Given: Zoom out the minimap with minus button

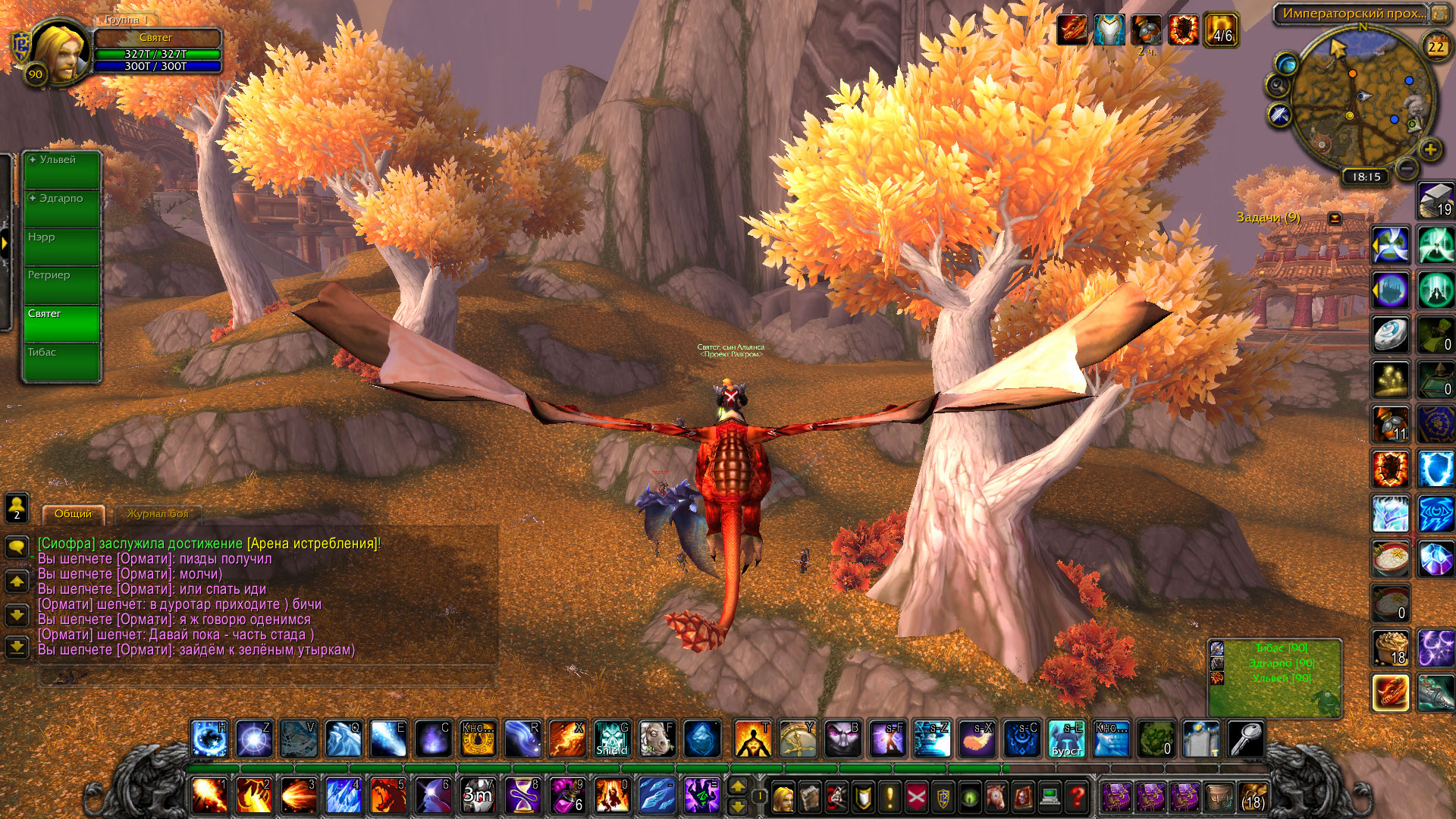Looking at the screenshot, I should [1406, 168].
